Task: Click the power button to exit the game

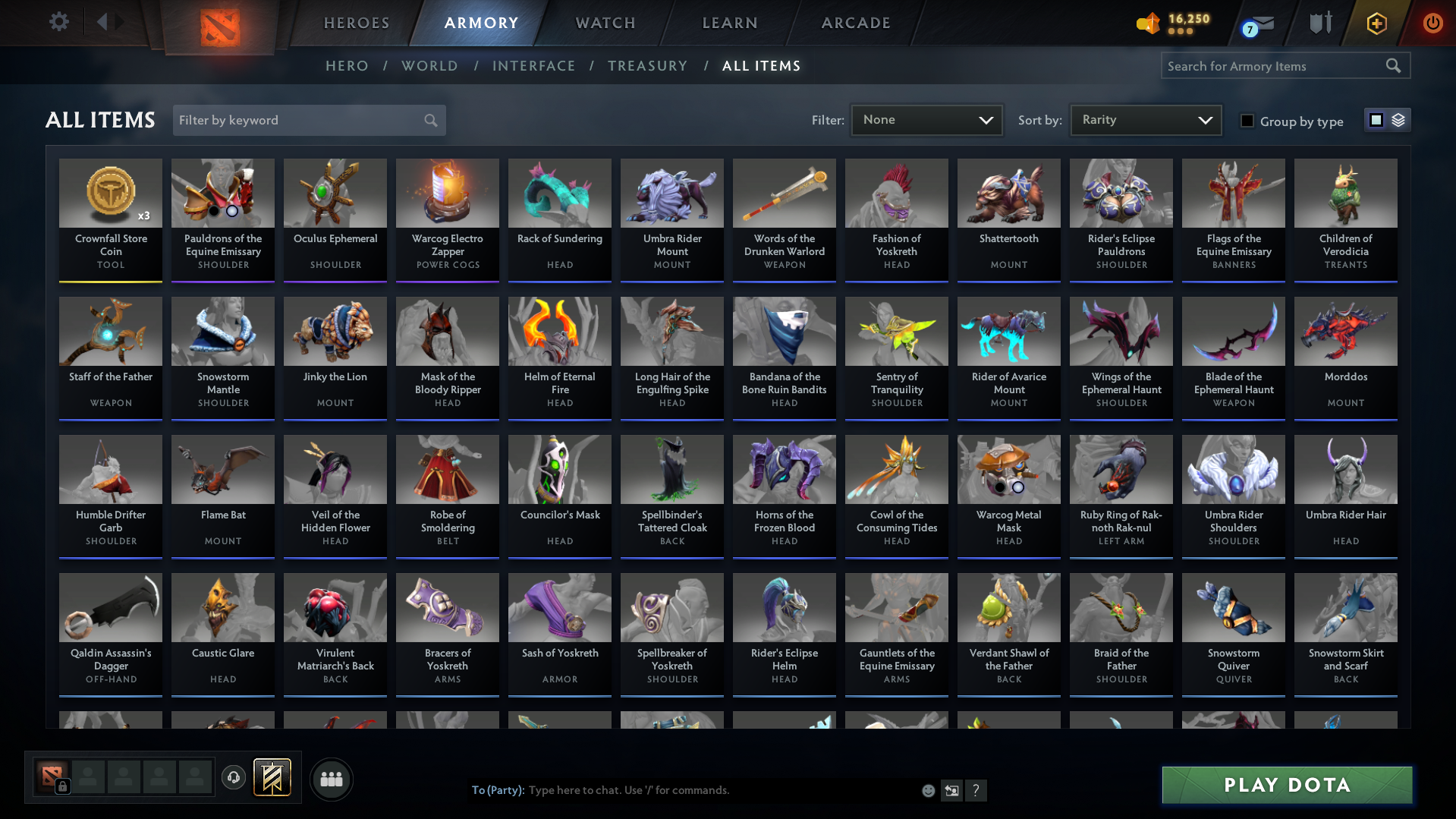Action: (1432, 23)
